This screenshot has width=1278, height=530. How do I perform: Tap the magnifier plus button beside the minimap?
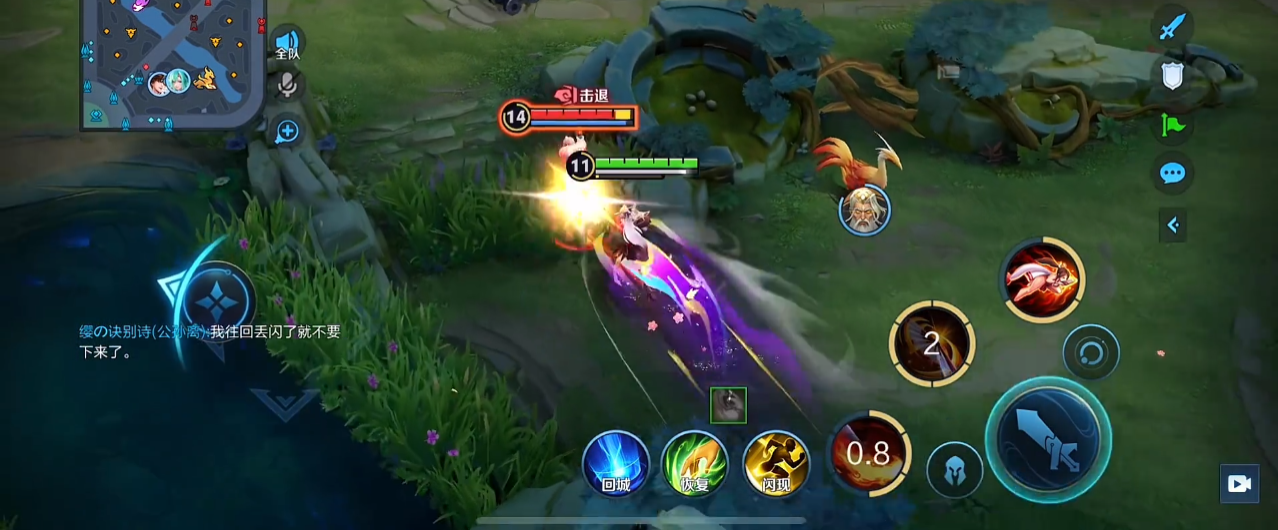288,131
